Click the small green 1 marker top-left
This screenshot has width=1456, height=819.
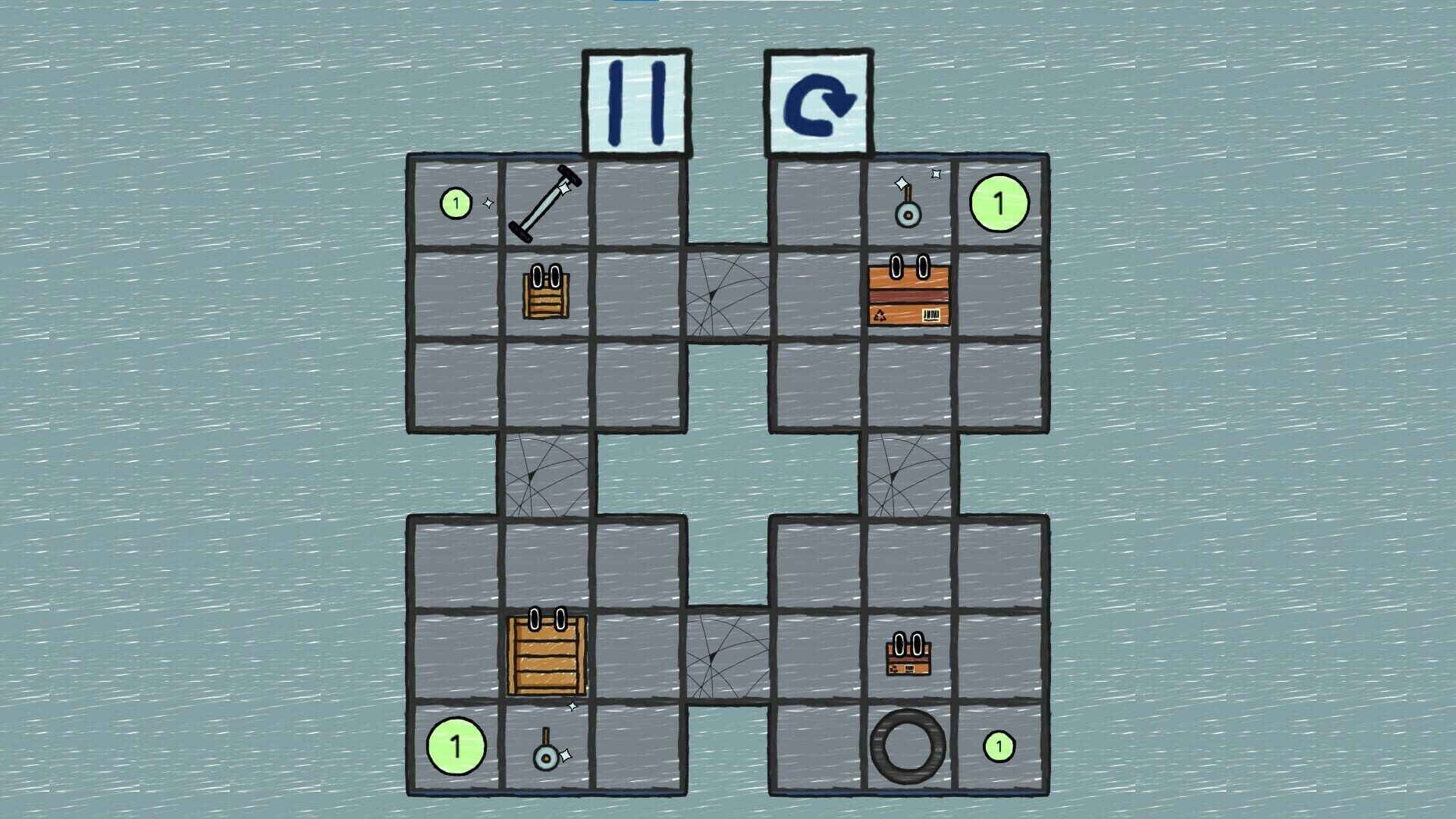456,202
